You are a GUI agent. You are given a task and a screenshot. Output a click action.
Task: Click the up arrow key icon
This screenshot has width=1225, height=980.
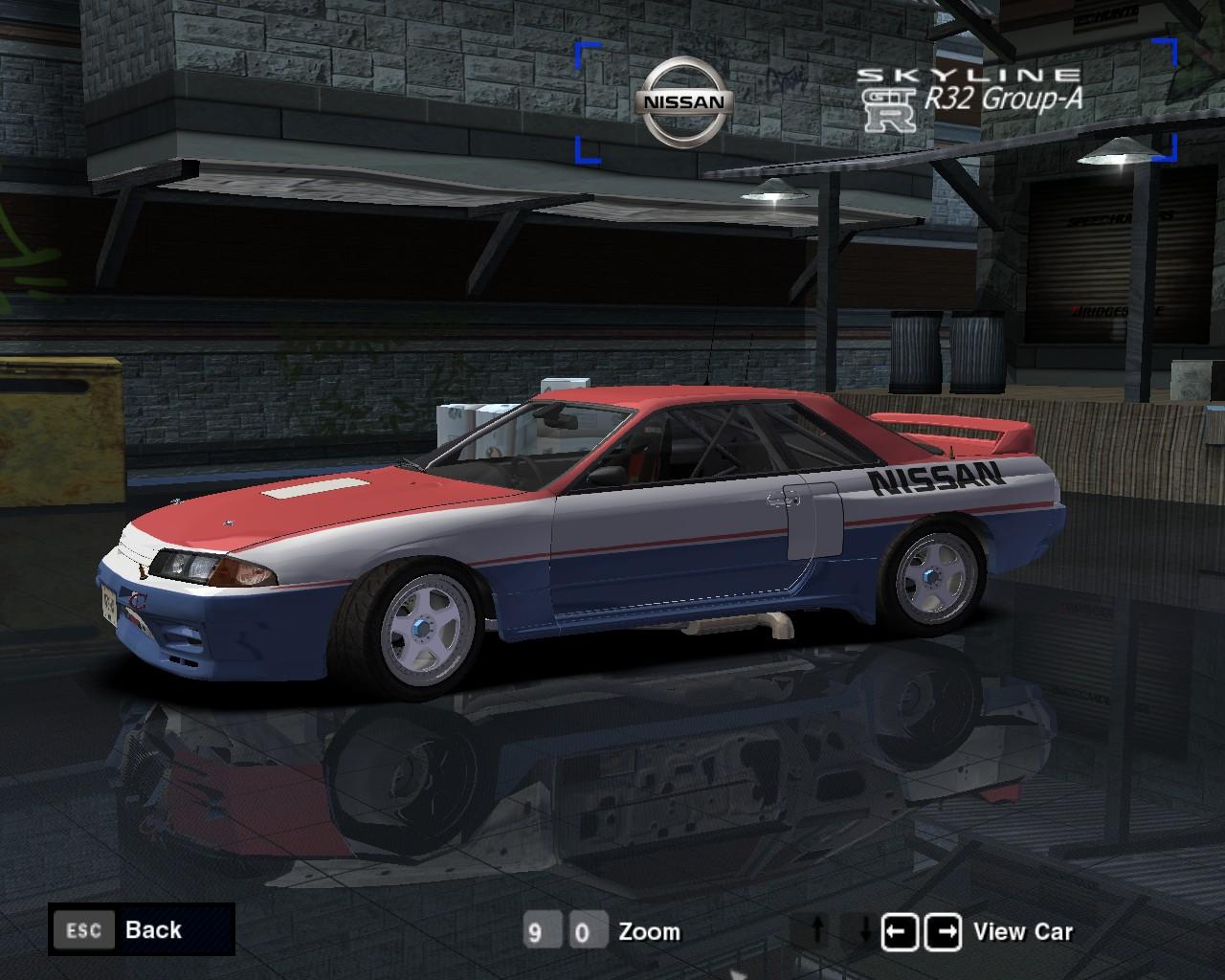[819, 929]
